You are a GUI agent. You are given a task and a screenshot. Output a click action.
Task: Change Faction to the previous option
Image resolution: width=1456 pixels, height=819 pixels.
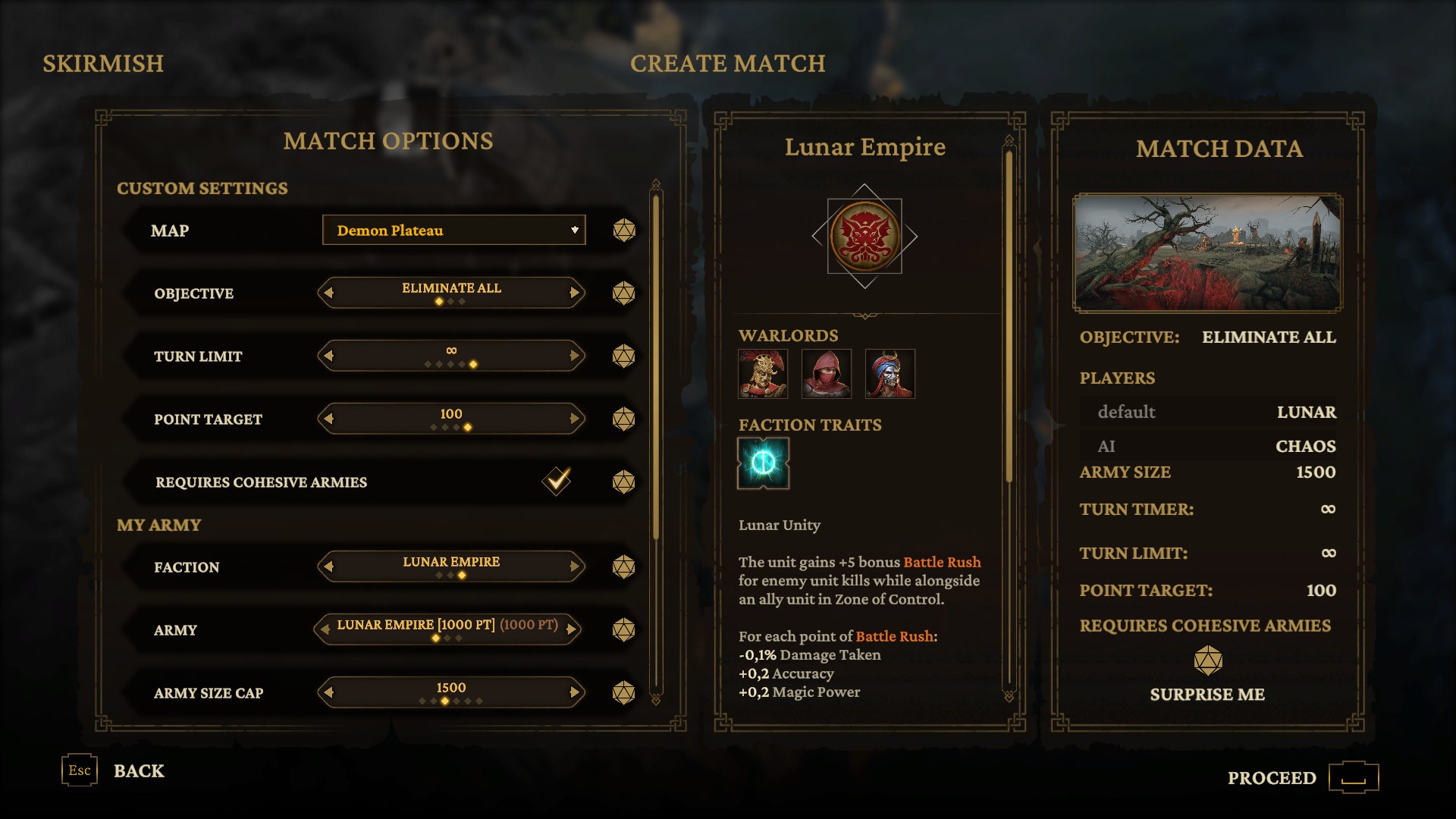(328, 566)
